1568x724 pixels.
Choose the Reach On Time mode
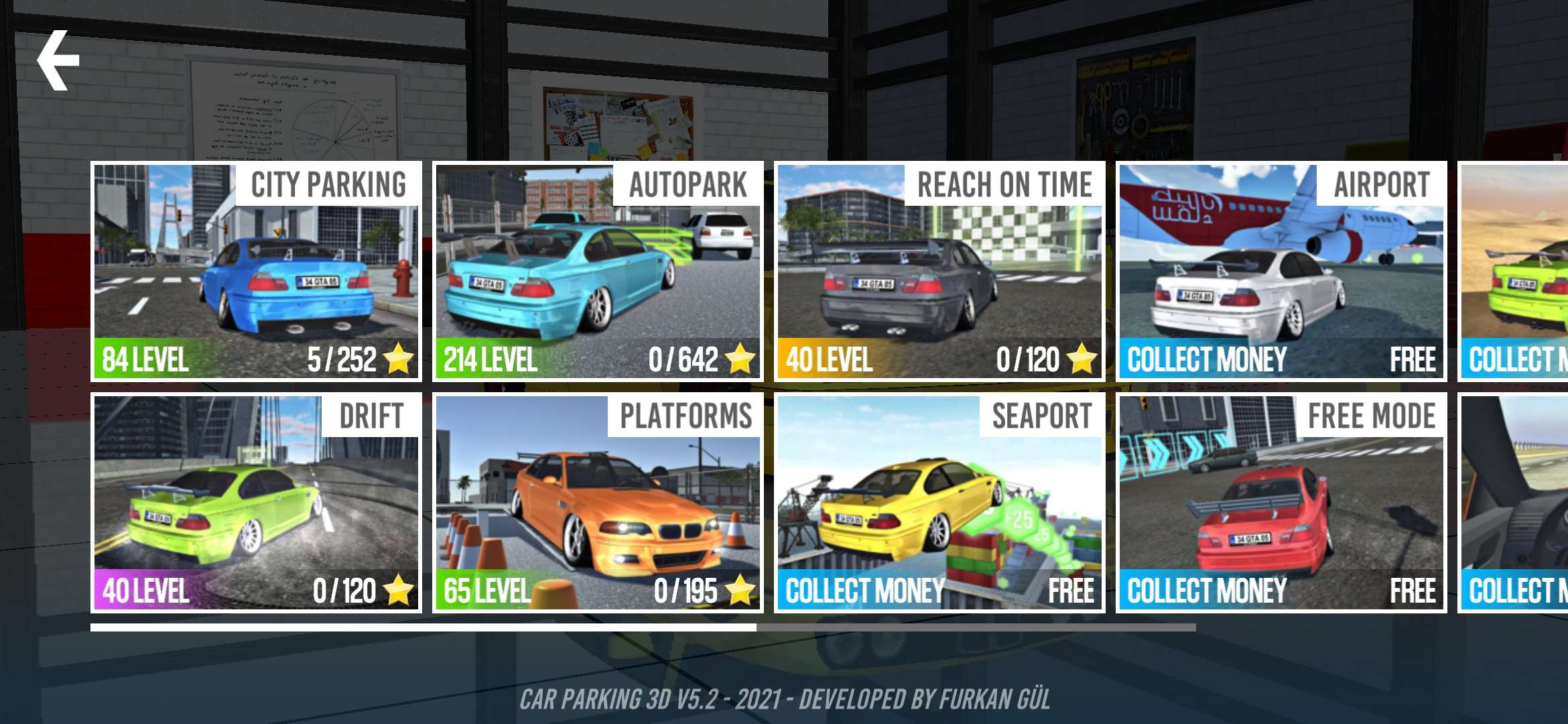tap(939, 271)
